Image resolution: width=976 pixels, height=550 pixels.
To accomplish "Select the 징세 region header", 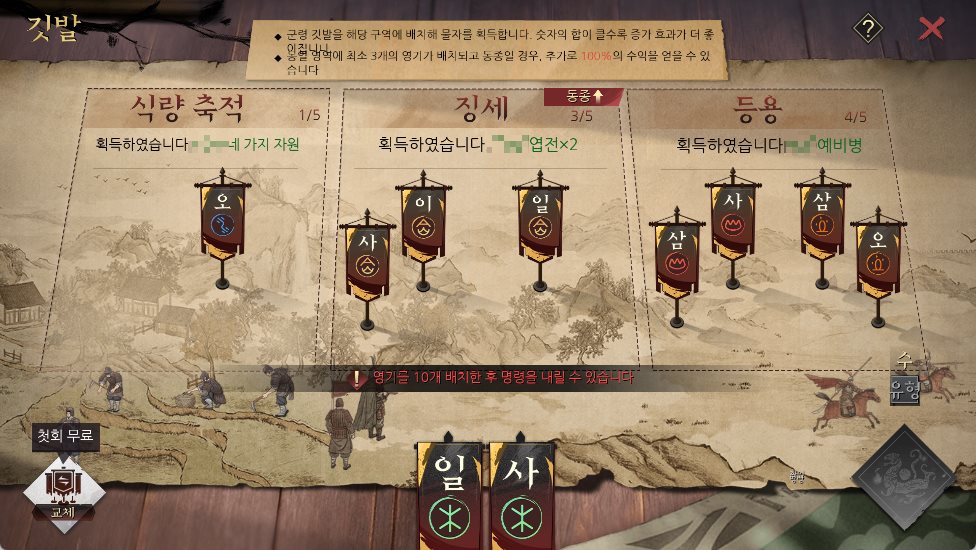I will pyautogui.click(x=483, y=107).
